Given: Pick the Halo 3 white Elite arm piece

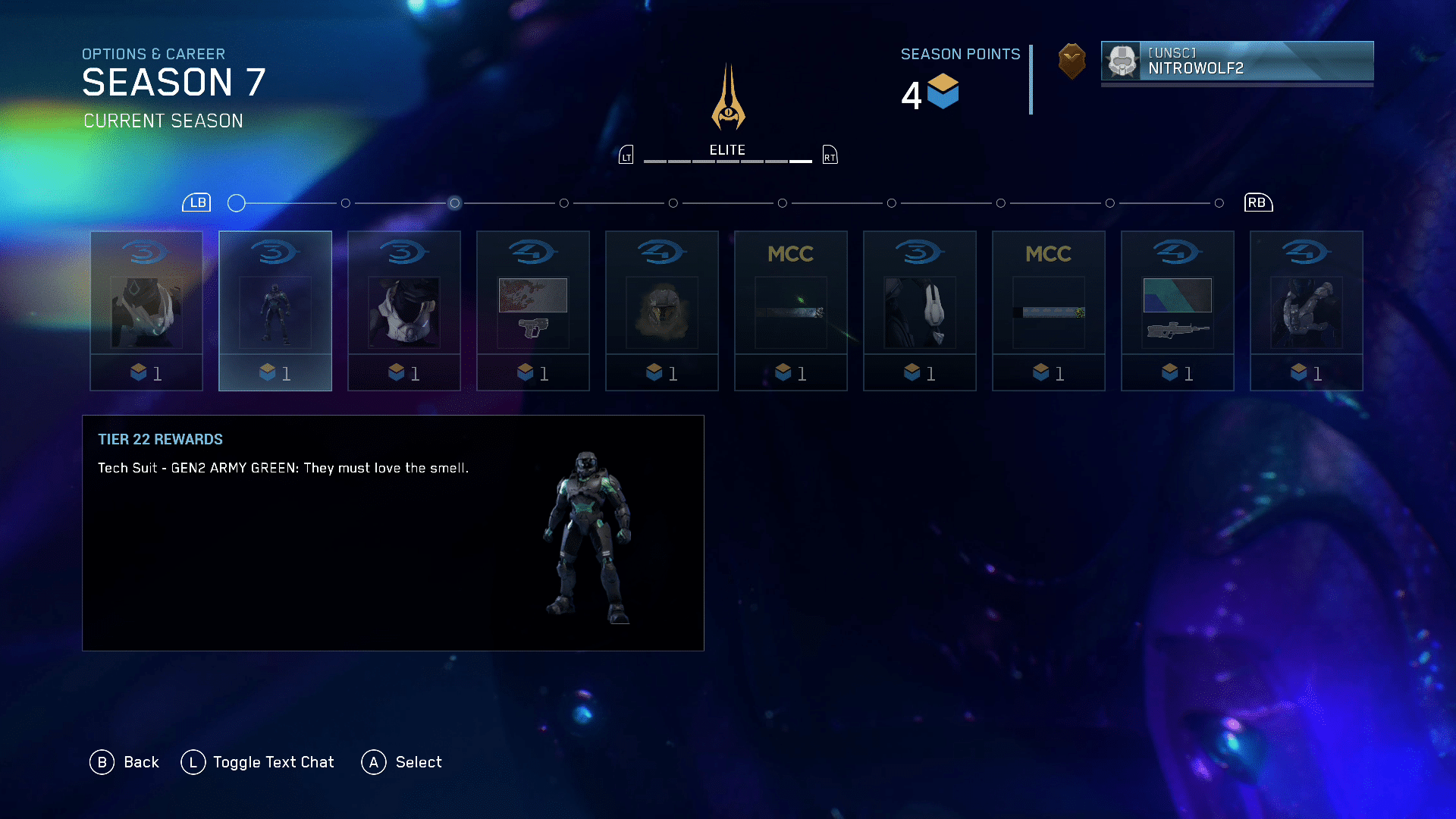Looking at the screenshot, I should tap(920, 311).
